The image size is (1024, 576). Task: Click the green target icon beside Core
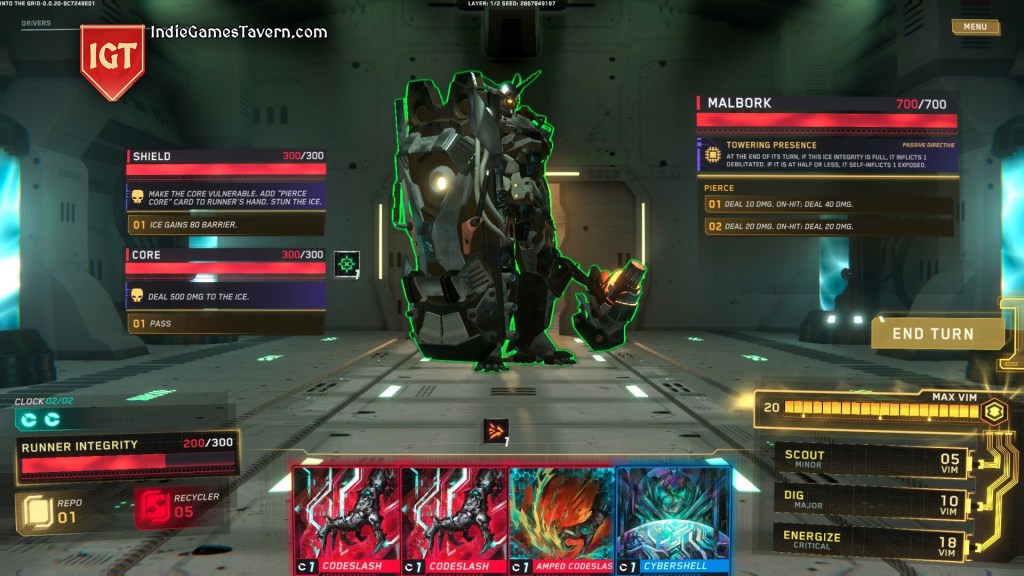pos(346,264)
